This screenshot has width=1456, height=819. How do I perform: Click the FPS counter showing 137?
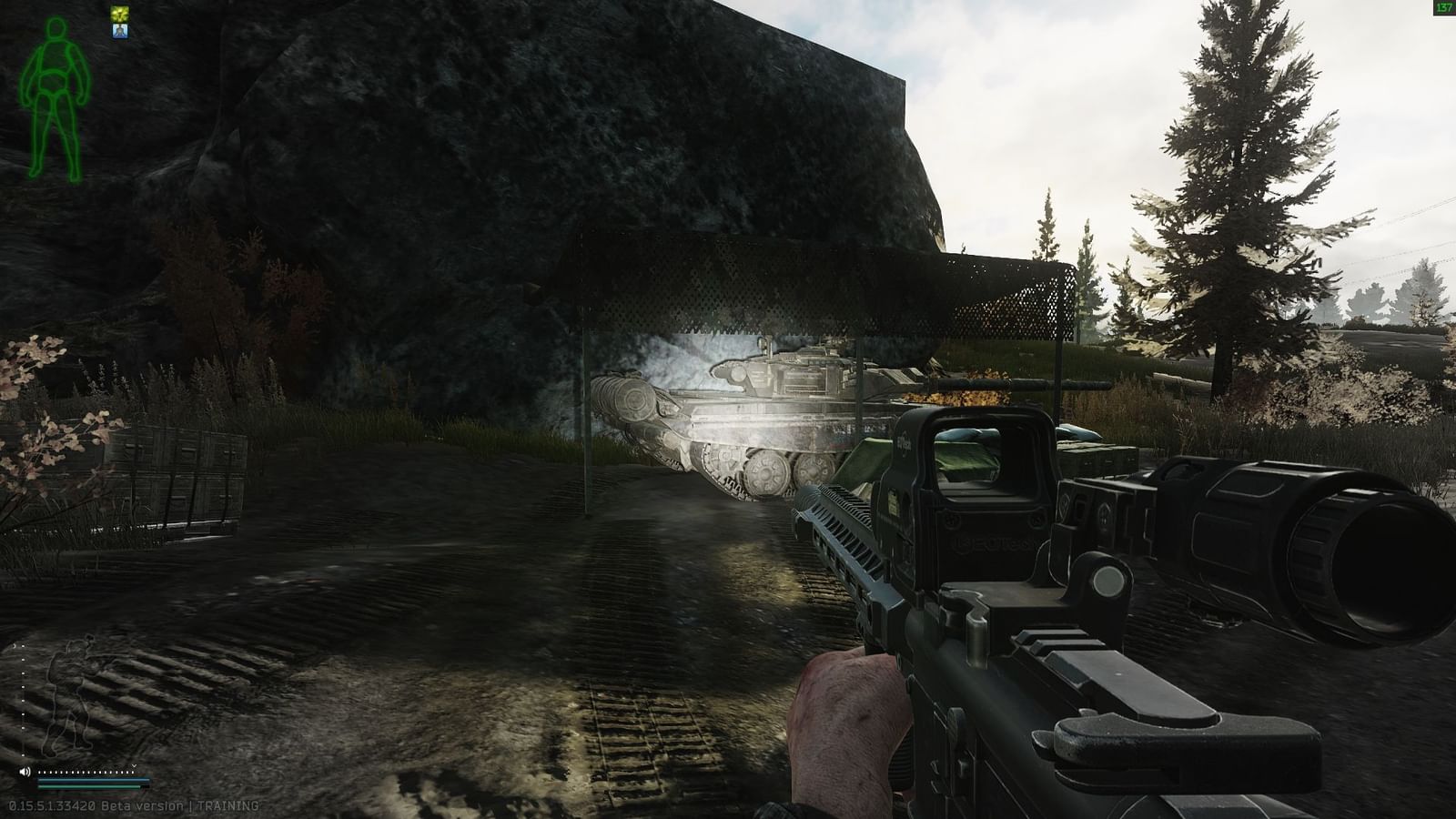[x=1445, y=7]
